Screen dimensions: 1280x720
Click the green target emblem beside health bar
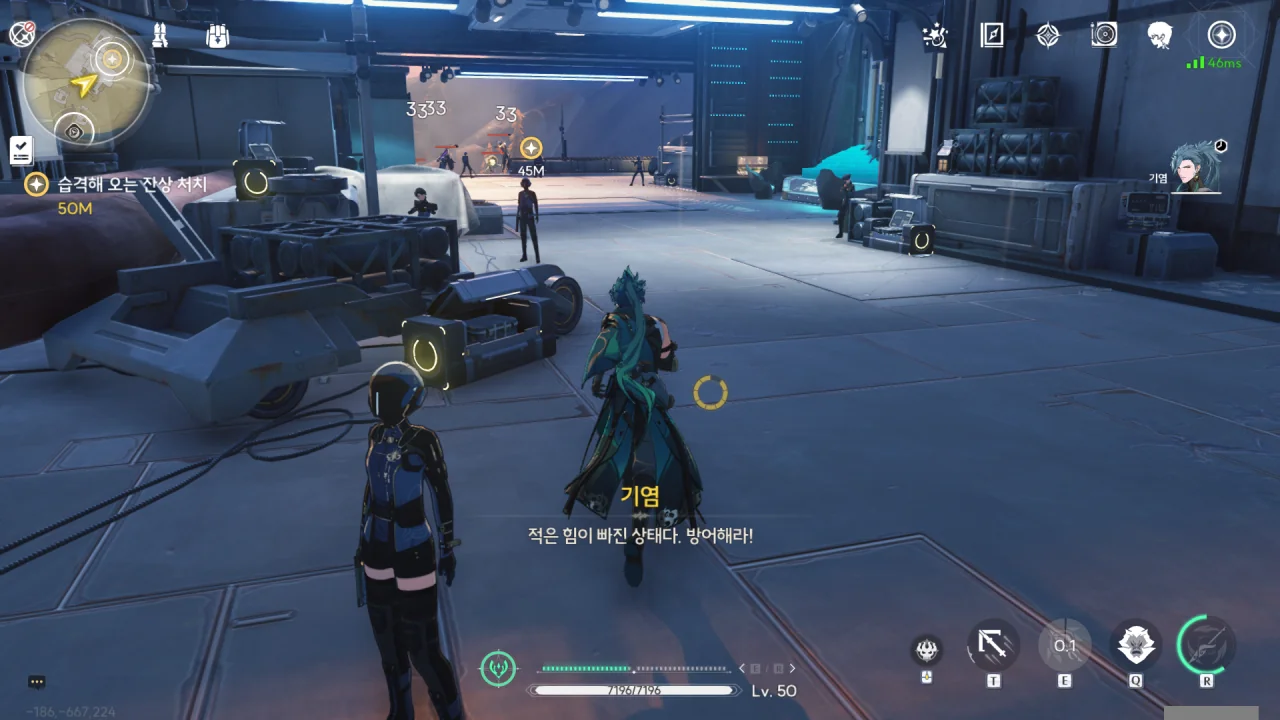point(498,668)
